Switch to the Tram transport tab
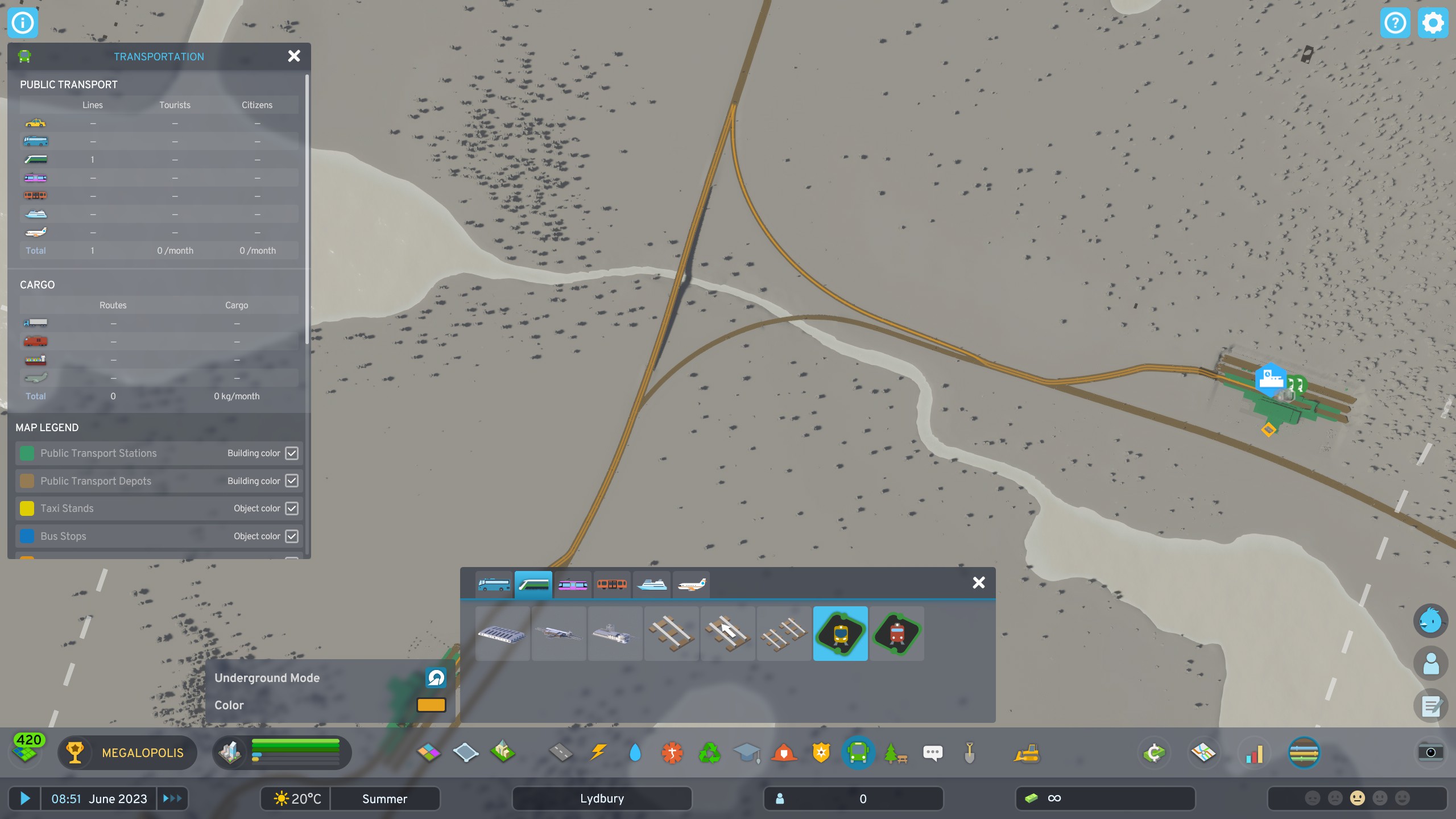Image resolution: width=1456 pixels, height=819 pixels. tap(573, 584)
